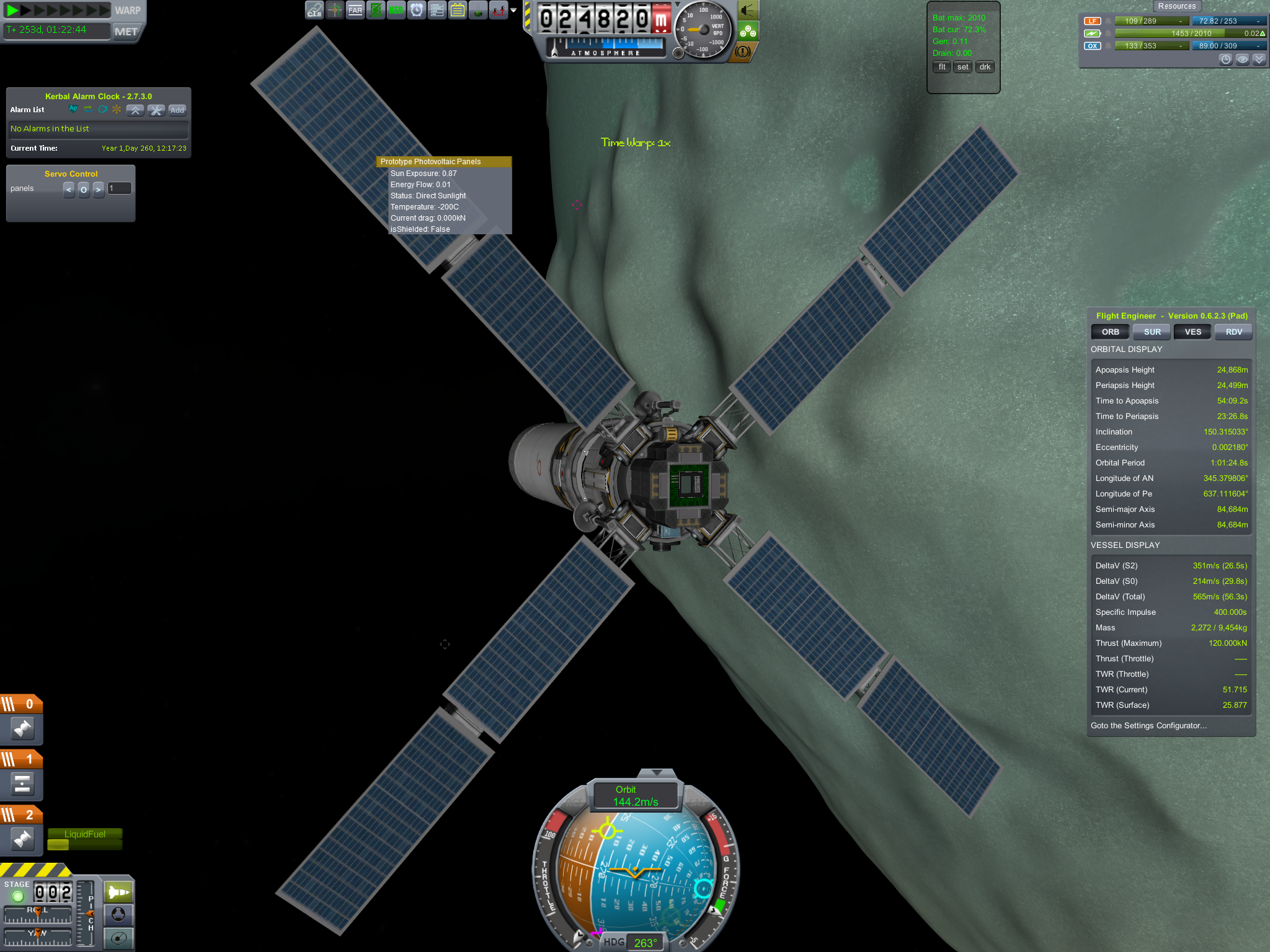Collapse the navball with top arrow
The width and height of the screenshot is (1270, 952).
pos(657,772)
